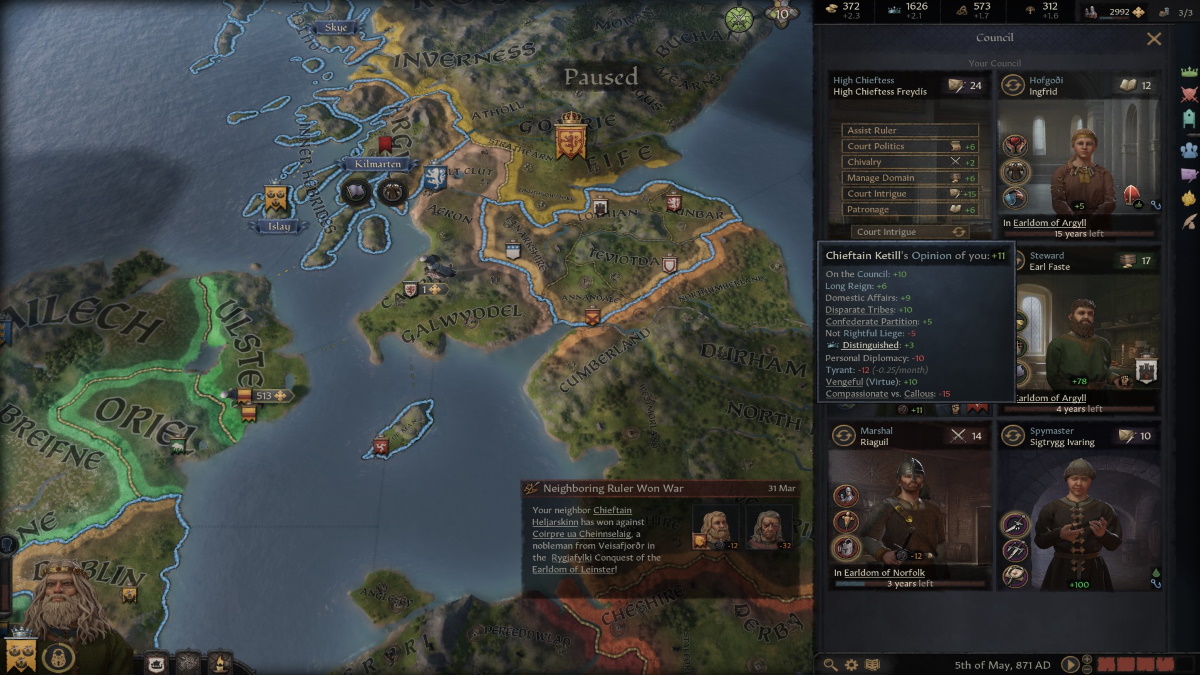Image resolution: width=1200 pixels, height=675 pixels.
Task: Close the Council panel
Action: pyautogui.click(x=1154, y=39)
